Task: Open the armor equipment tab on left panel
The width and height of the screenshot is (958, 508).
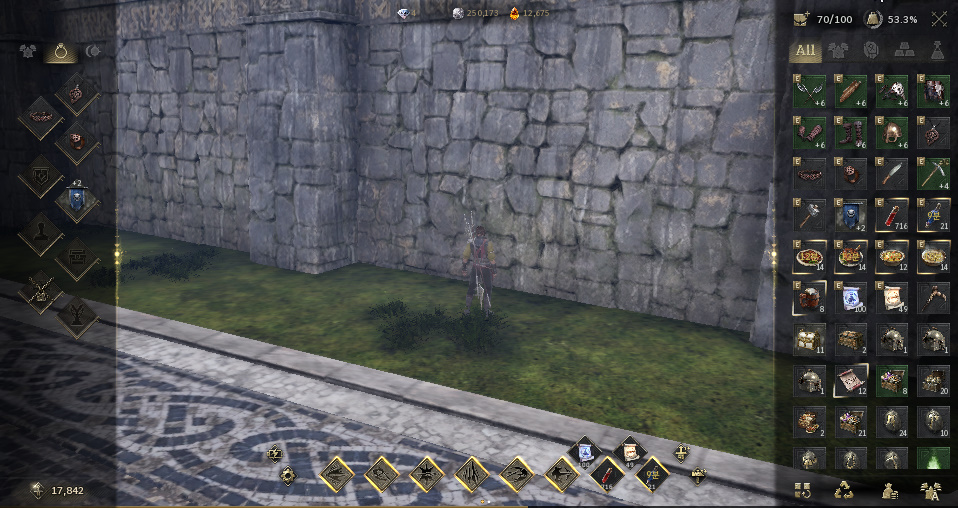Action: (26, 51)
